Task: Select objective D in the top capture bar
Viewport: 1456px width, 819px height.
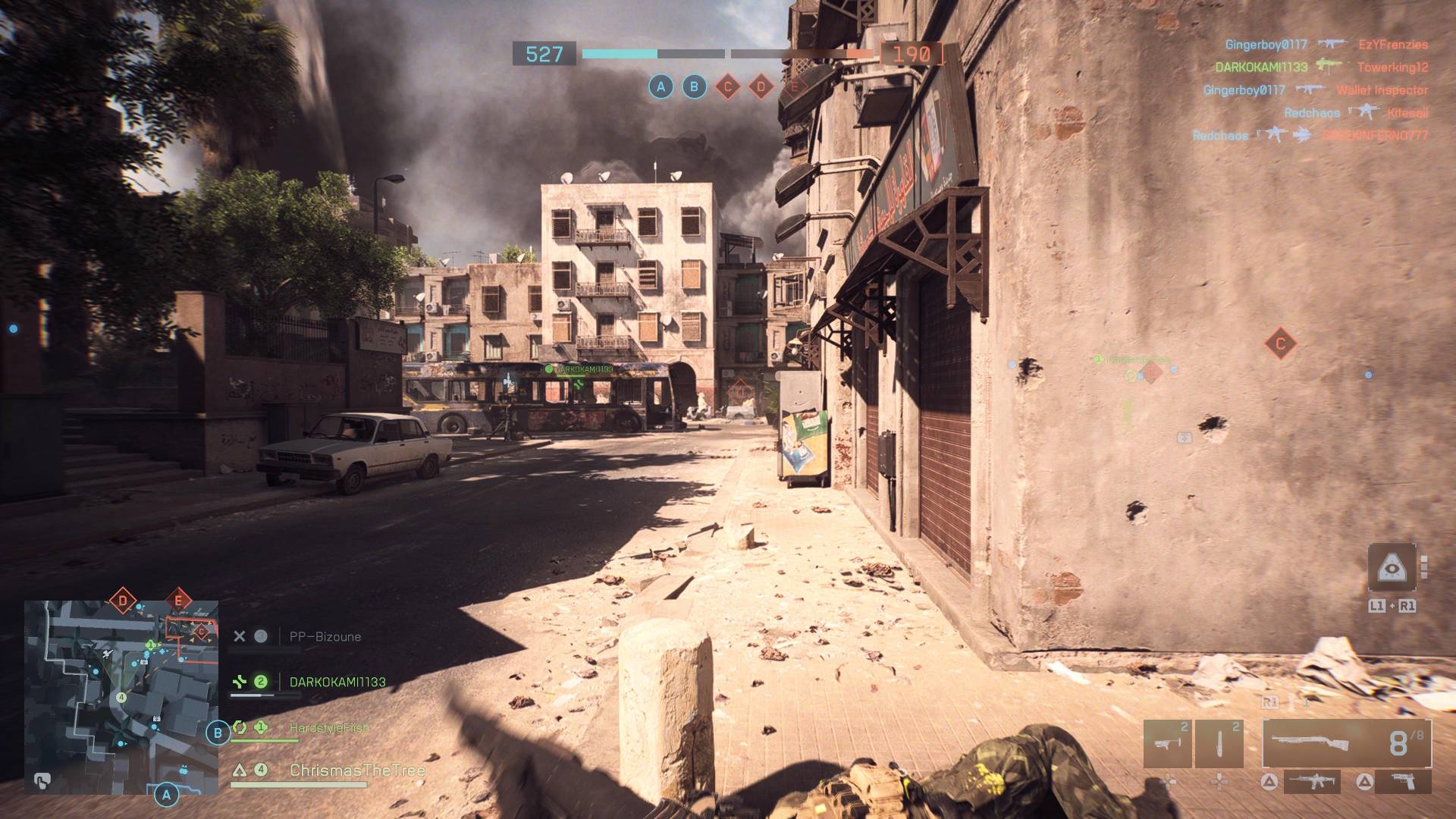Action: 761,87
